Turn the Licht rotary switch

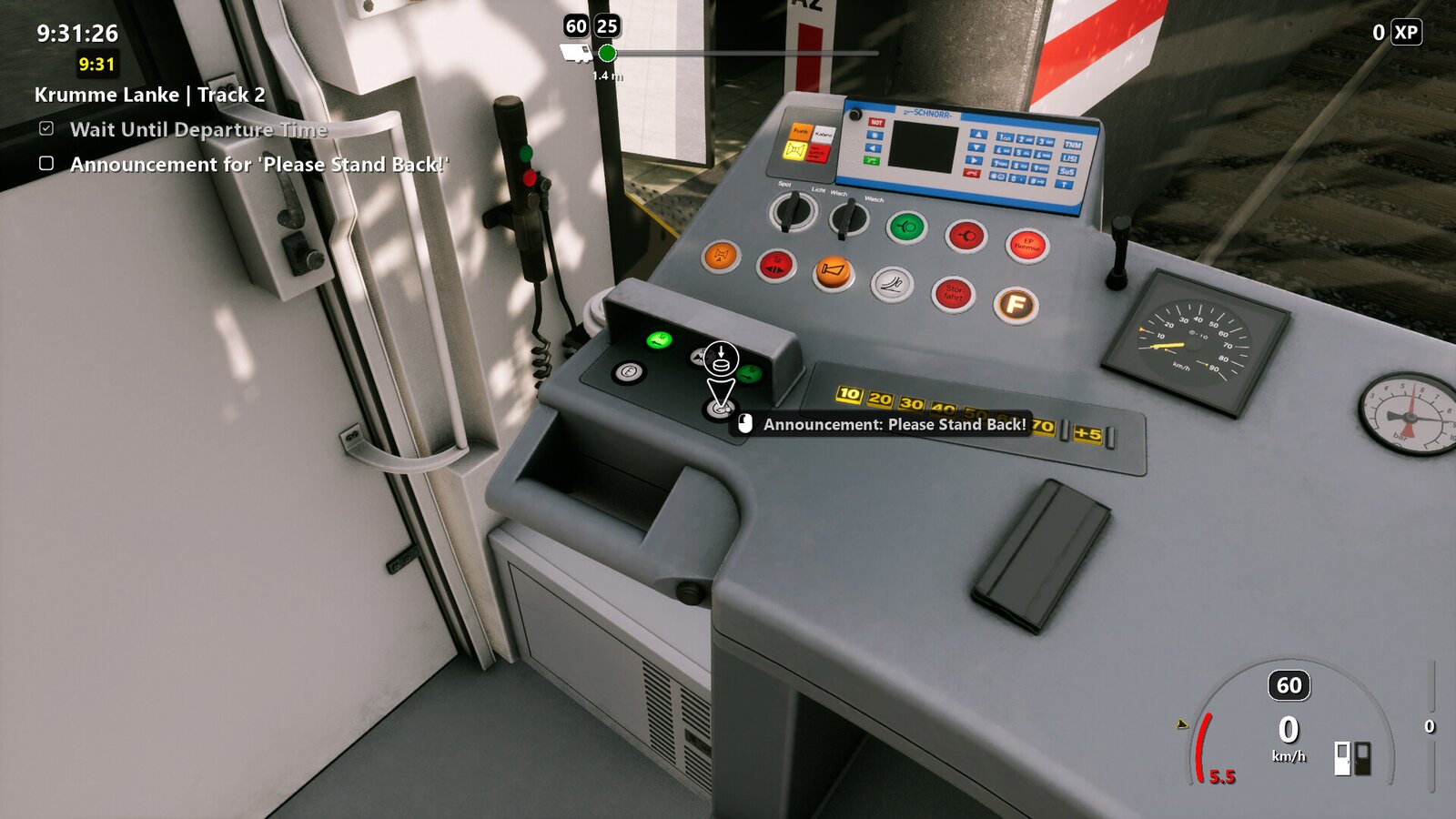pos(792,211)
